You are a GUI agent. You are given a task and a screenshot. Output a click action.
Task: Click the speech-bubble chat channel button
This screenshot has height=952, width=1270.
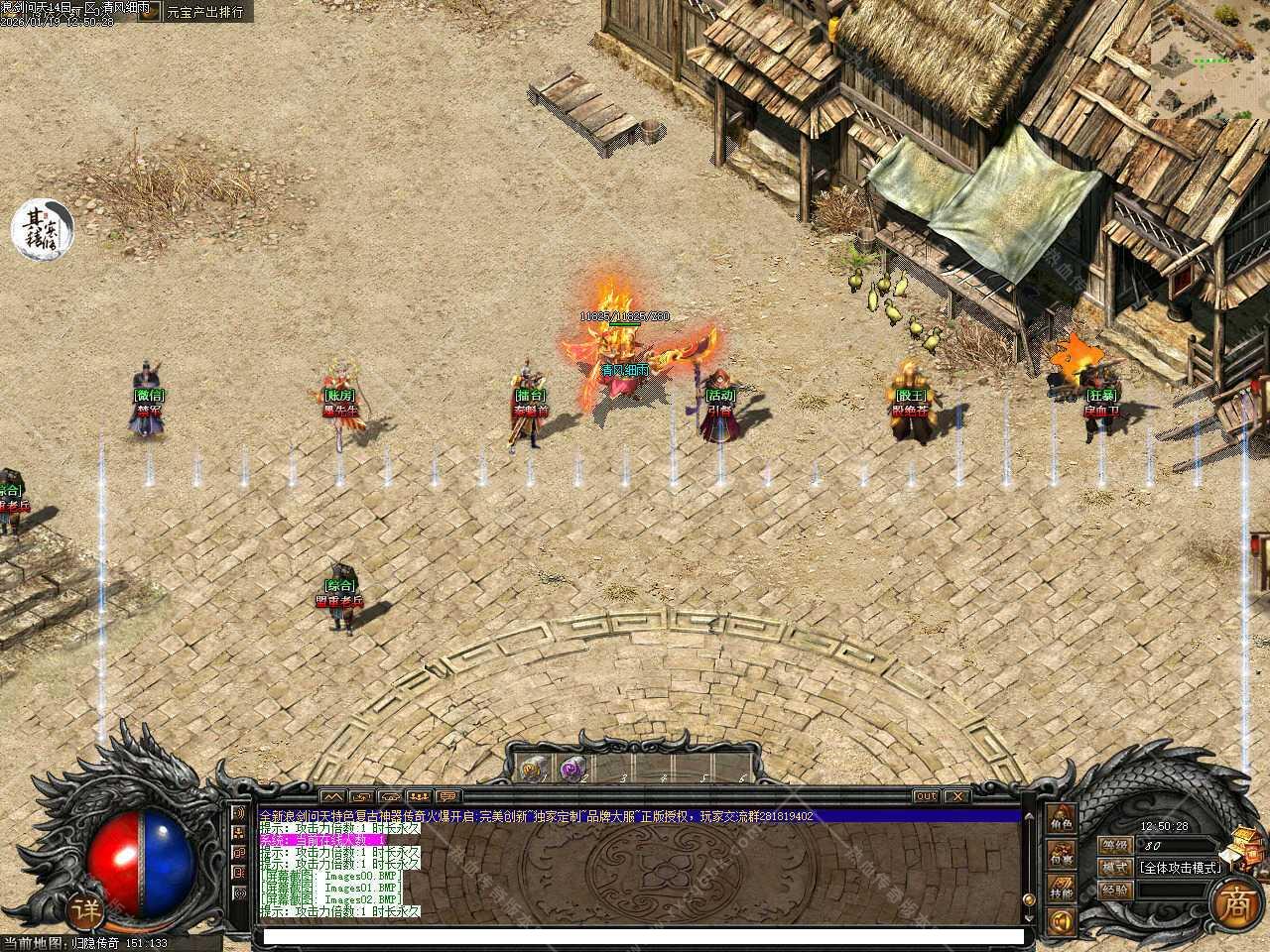tap(448, 795)
